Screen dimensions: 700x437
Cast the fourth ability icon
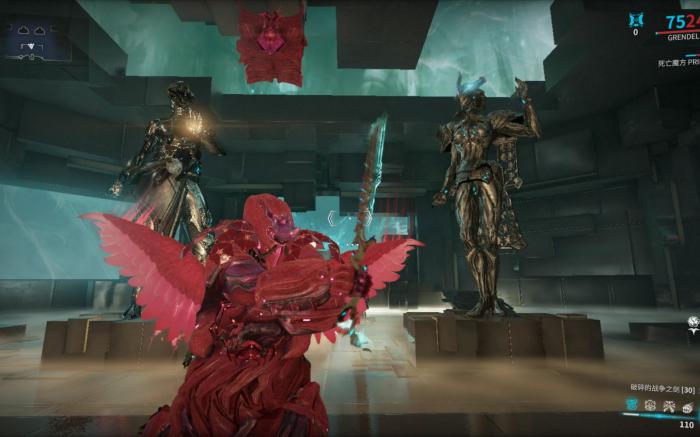(688, 404)
